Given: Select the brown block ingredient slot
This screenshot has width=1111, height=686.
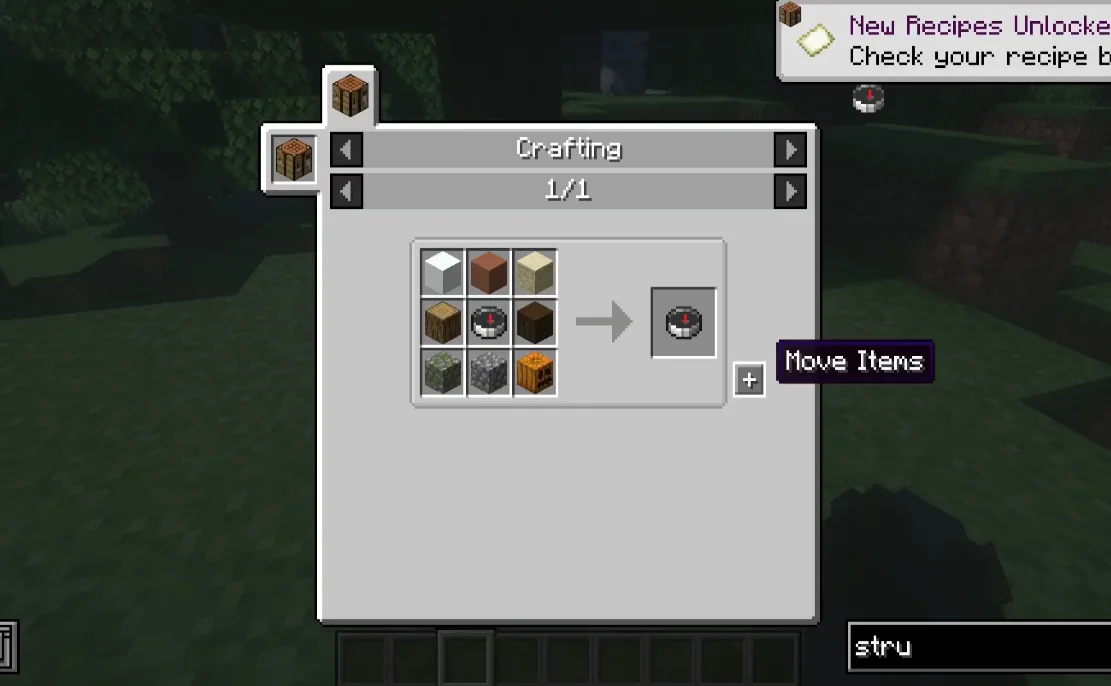Looking at the screenshot, I should click(489, 273).
